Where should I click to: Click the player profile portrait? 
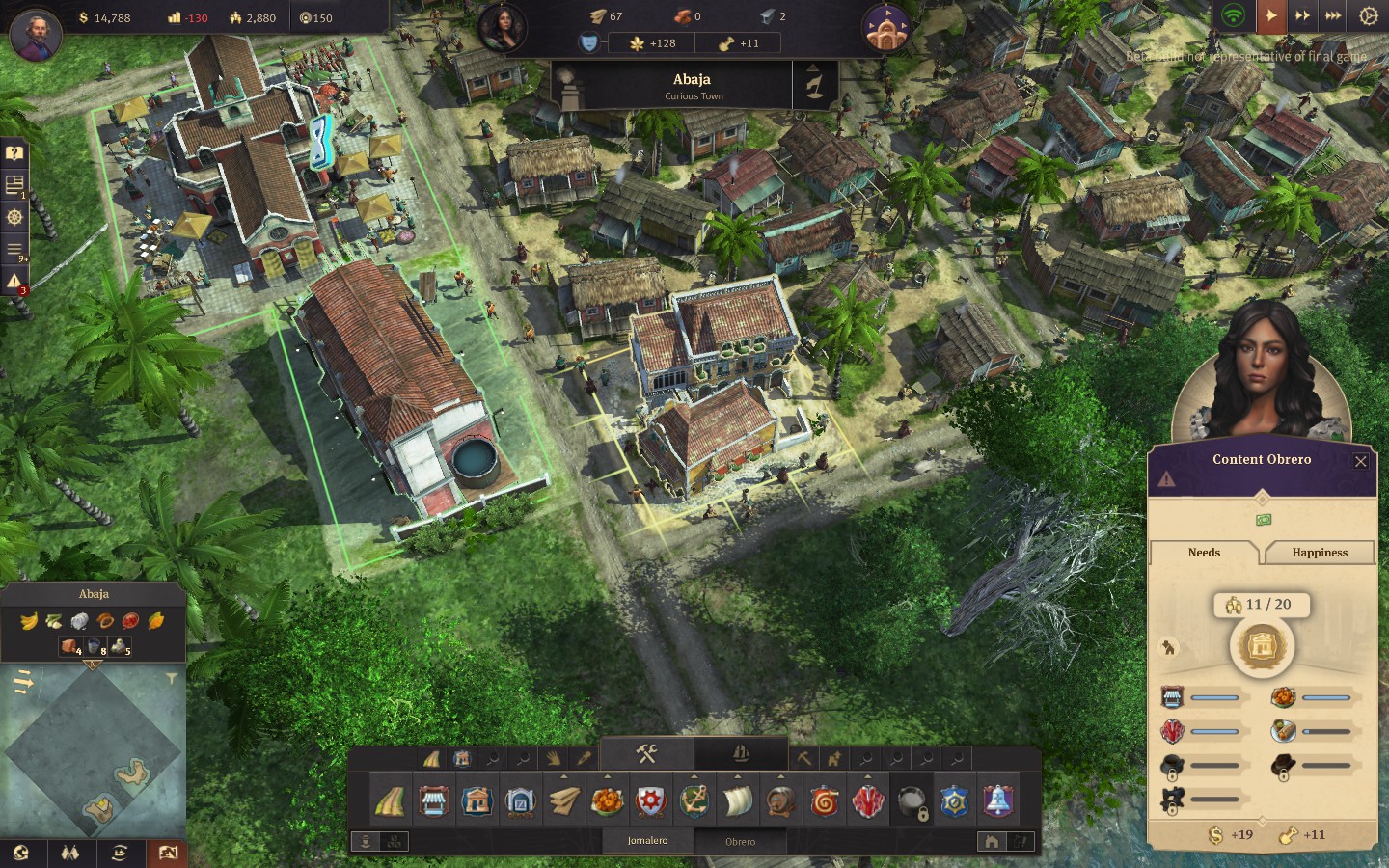(x=36, y=34)
